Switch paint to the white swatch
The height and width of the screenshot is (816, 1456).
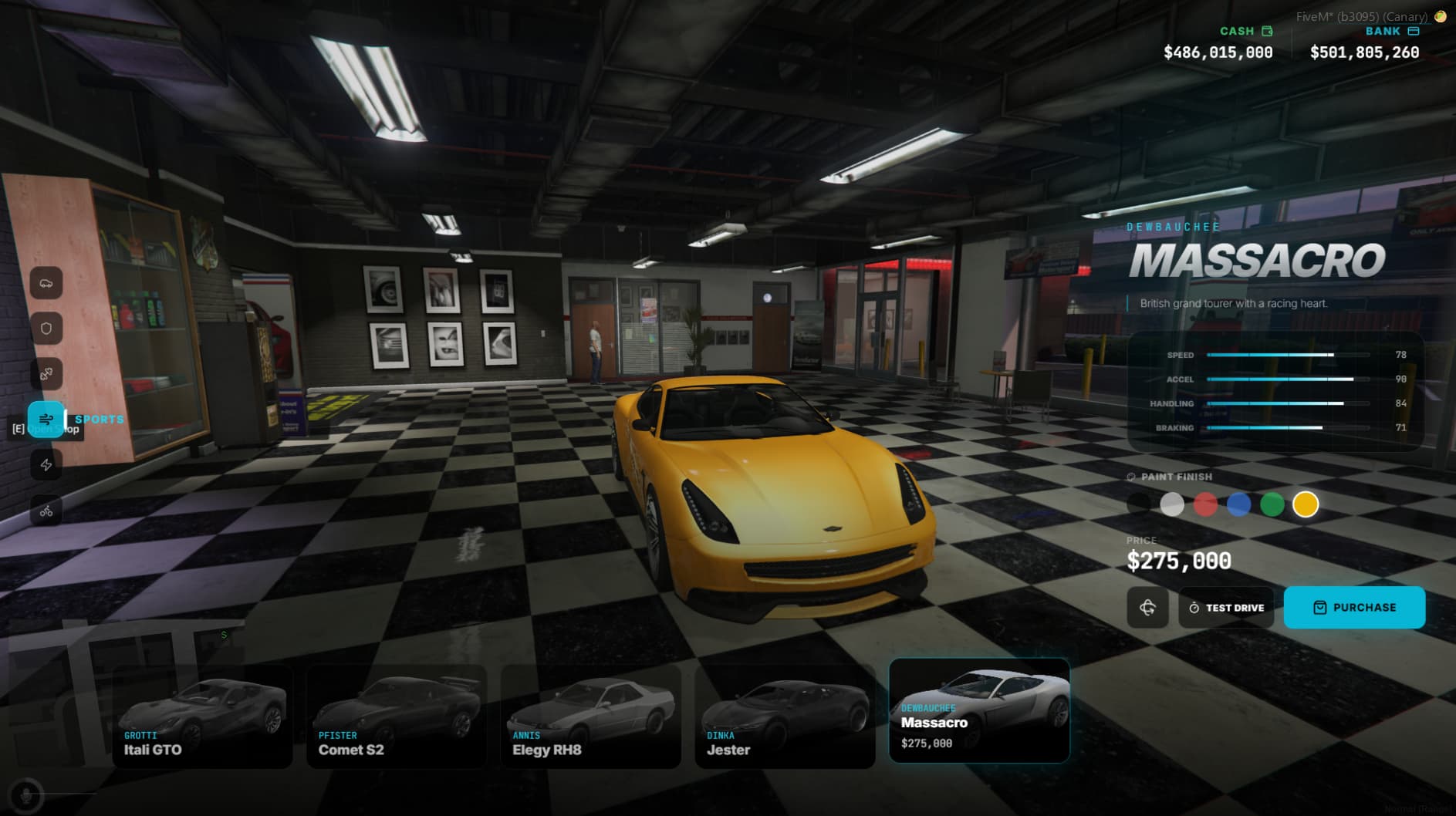1172,504
